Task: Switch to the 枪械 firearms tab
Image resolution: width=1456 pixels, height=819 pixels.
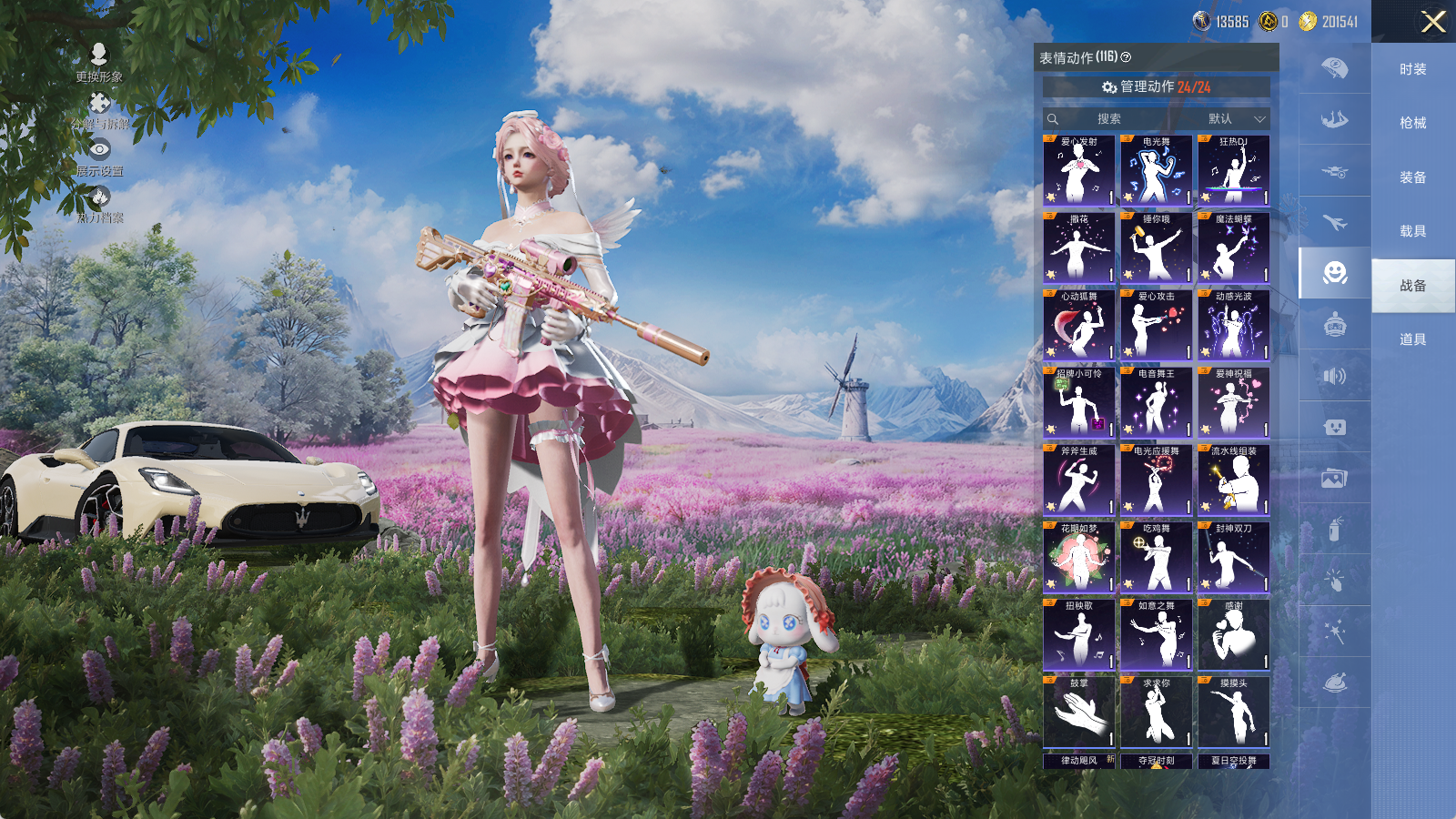Action: click(x=1412, y=123)
